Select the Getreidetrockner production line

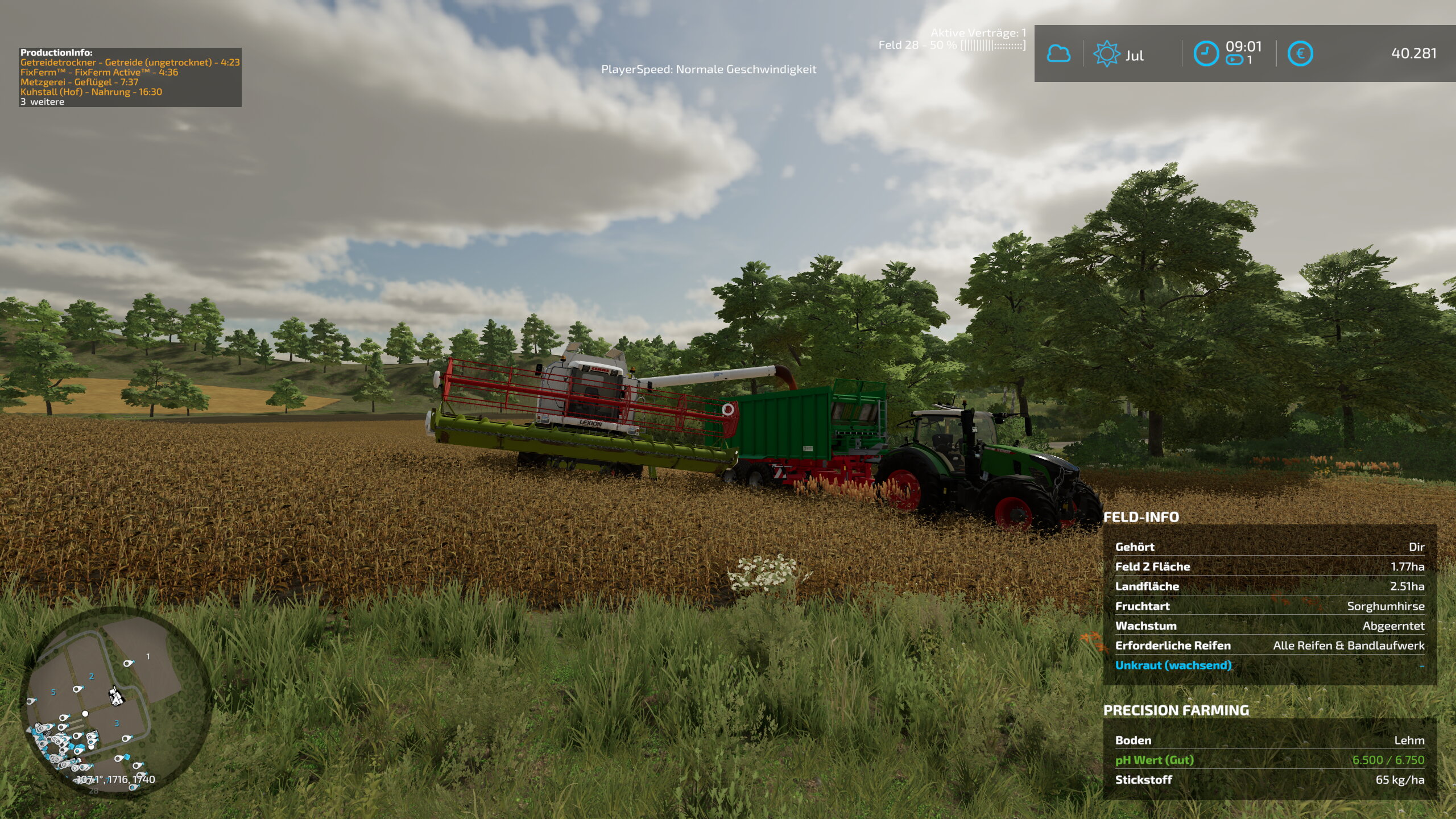pos(130,63)
